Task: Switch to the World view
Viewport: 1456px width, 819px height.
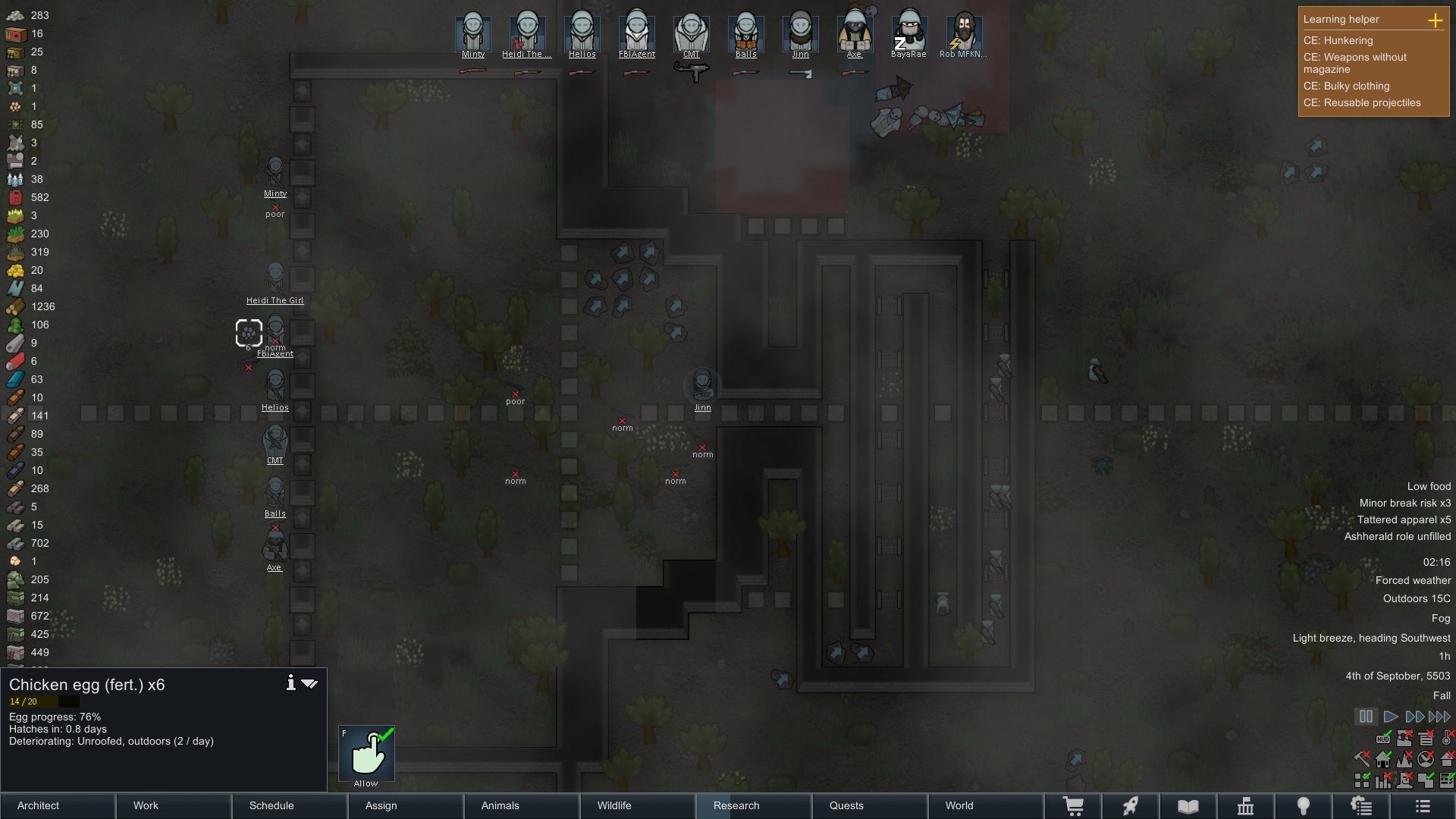Action: pos(986,805)
